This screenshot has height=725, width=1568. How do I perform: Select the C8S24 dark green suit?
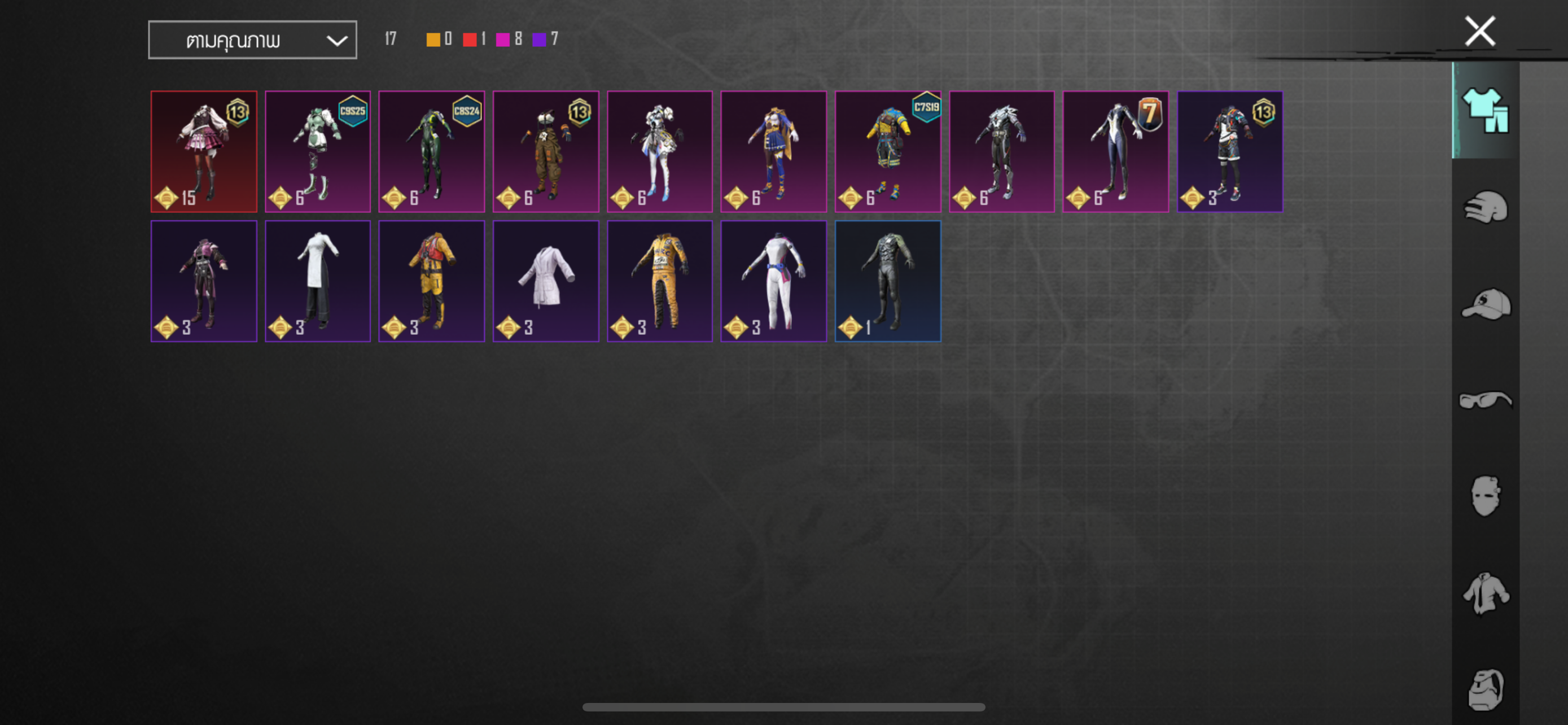[x=432, y=151]
